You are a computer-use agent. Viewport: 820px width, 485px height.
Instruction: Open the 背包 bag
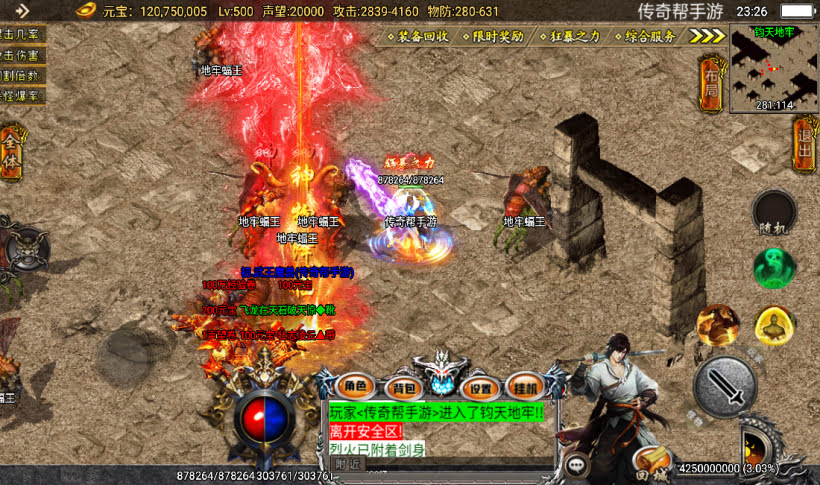pyautogui.click(x=403, y=387)
